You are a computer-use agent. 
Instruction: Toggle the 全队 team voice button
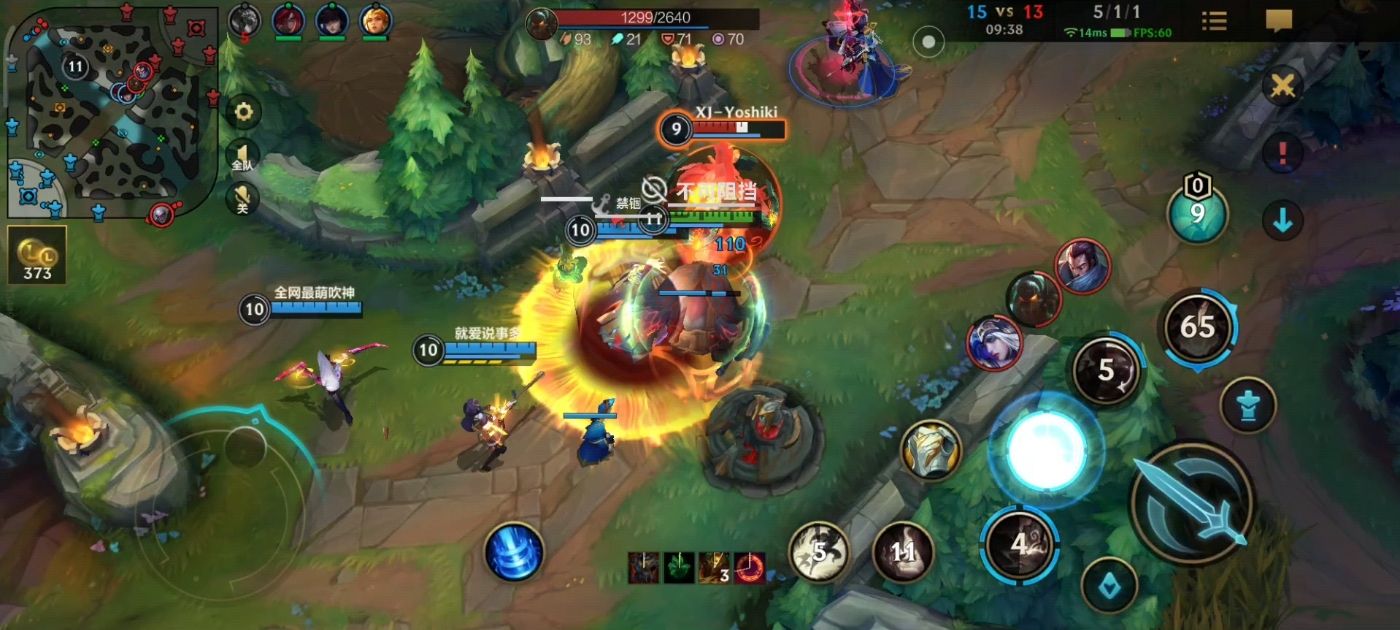coord(242,156)
